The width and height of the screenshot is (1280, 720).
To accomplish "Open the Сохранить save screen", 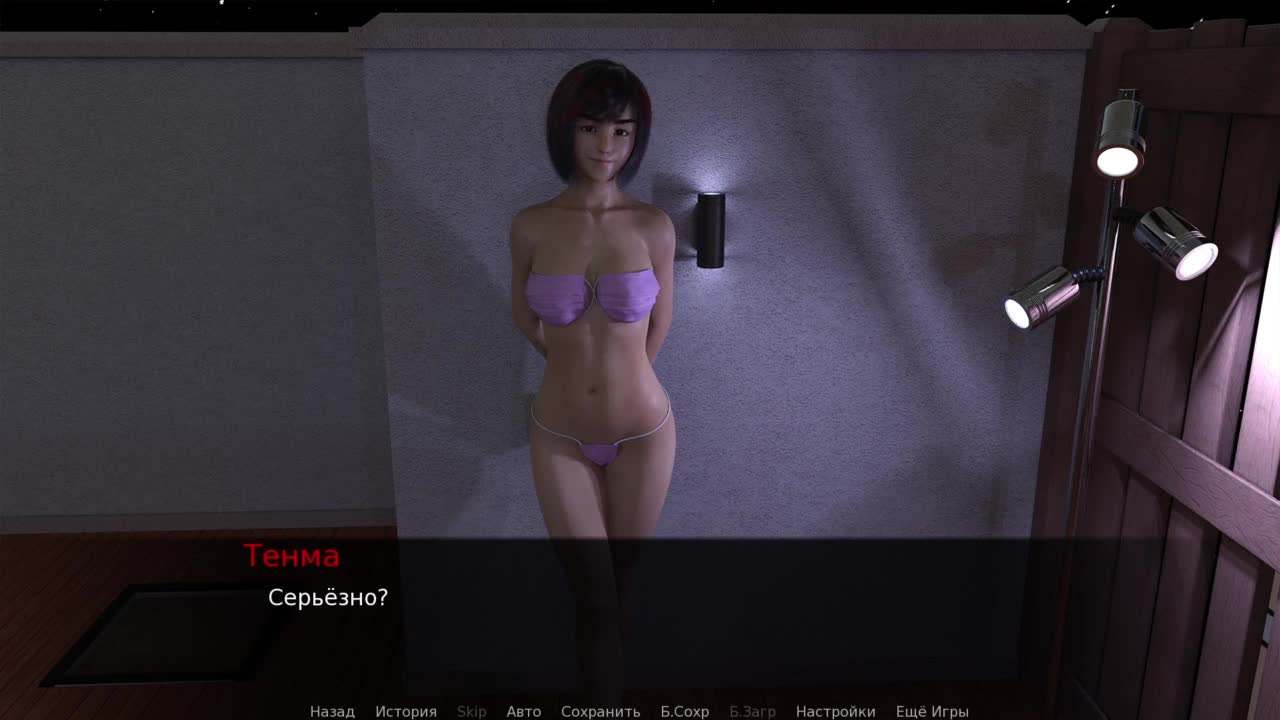I will coord(600,711).
